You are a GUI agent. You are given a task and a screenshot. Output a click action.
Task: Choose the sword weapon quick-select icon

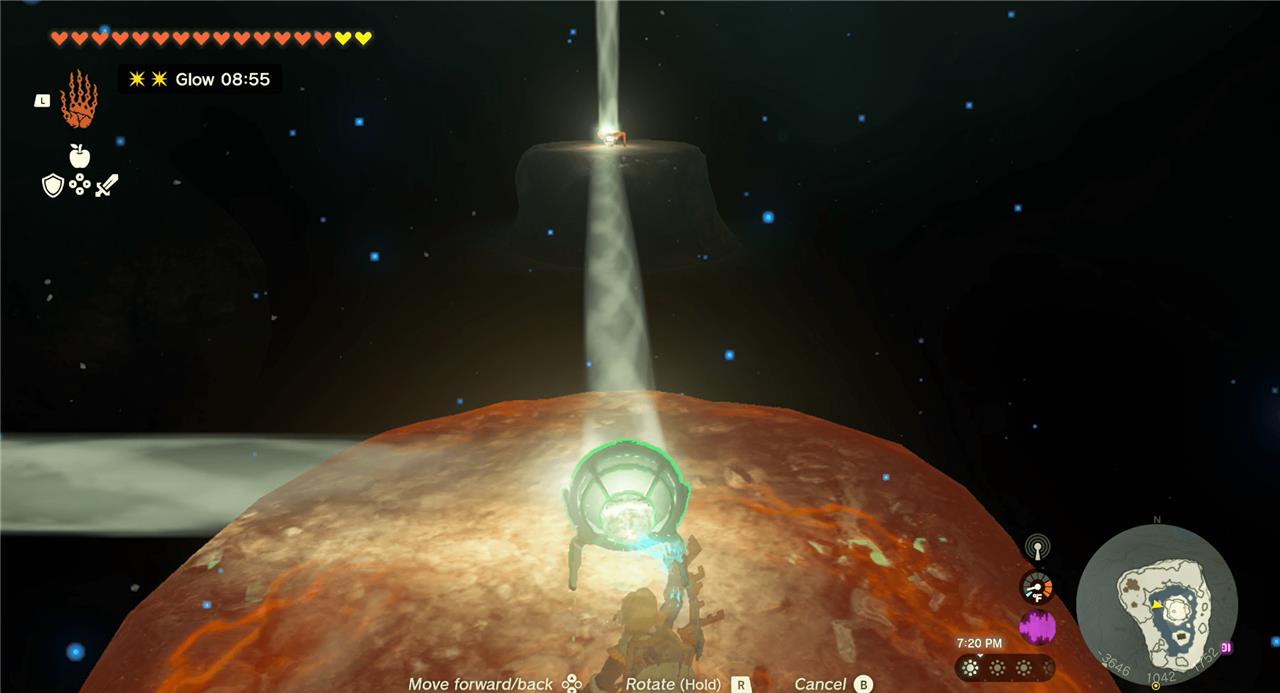coord(107,185)
